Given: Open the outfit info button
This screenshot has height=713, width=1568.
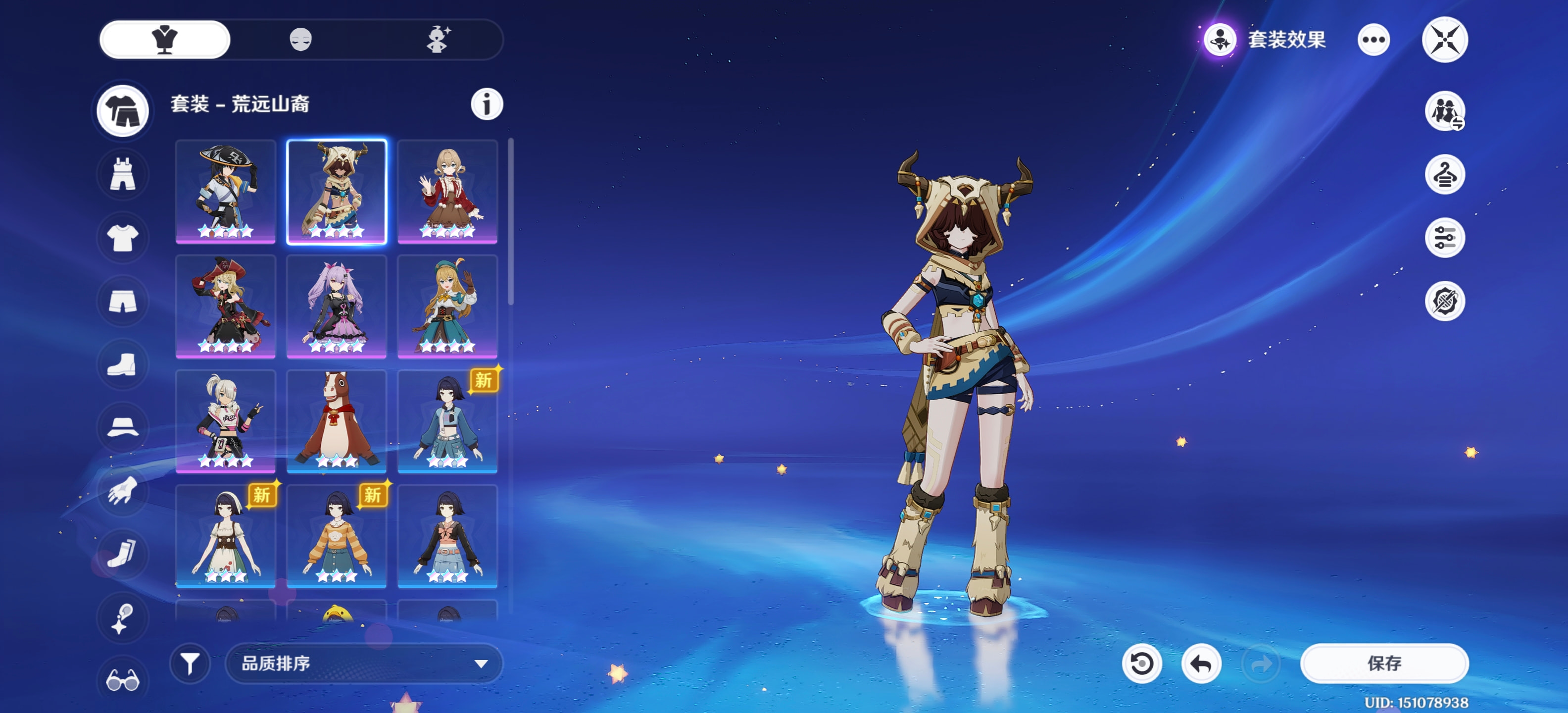Looking at the screenshot, I should click(x=487, y=104).
